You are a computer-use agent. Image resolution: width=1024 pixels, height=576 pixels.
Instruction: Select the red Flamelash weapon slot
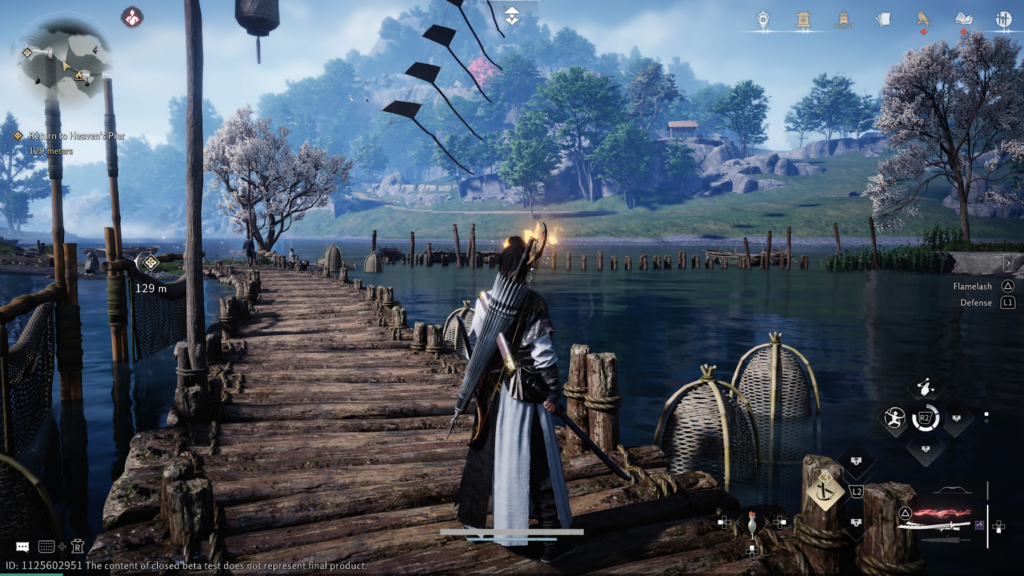click(x=945, y=511)
